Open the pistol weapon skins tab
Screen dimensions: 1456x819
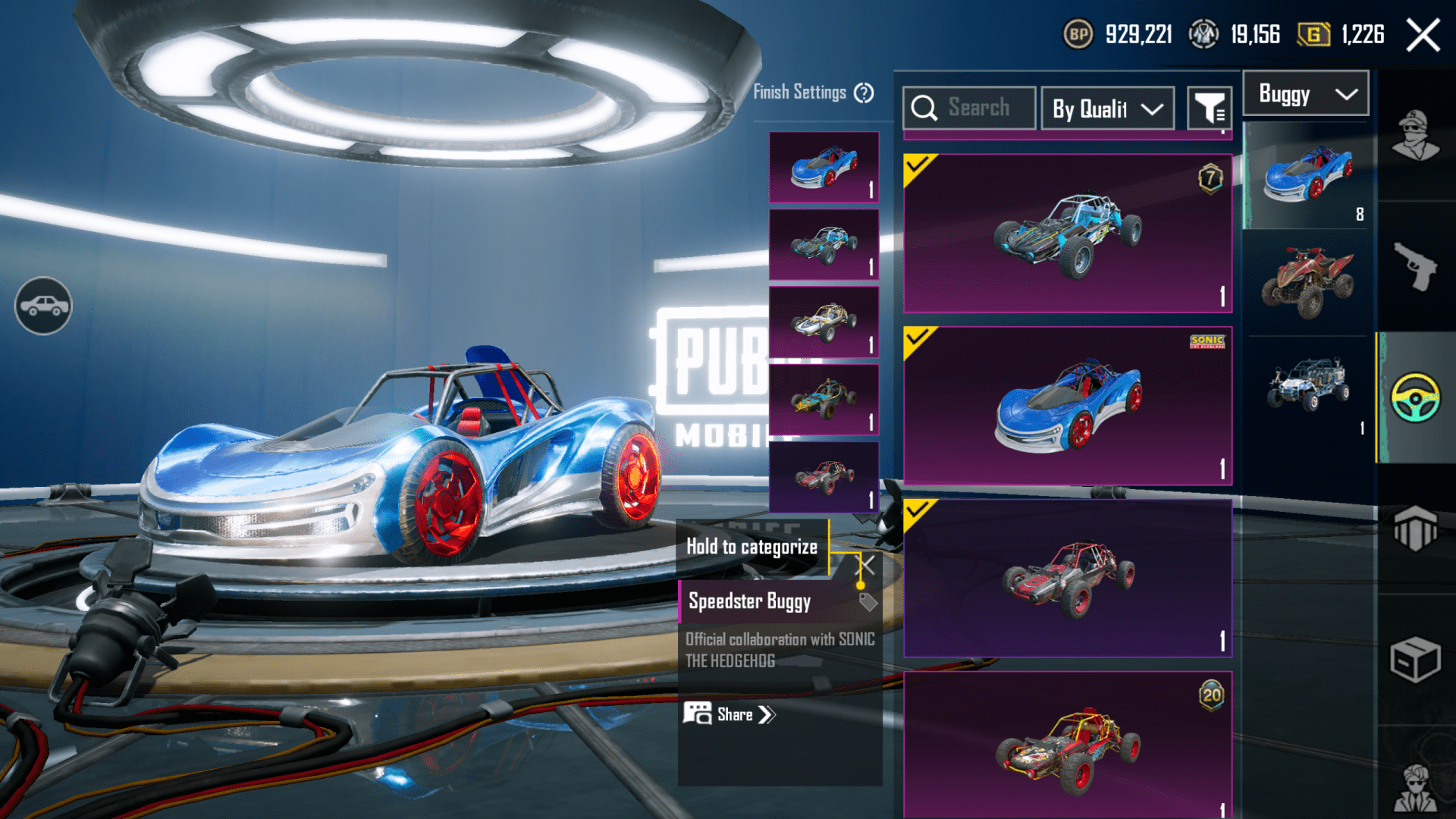point(1415,267)
